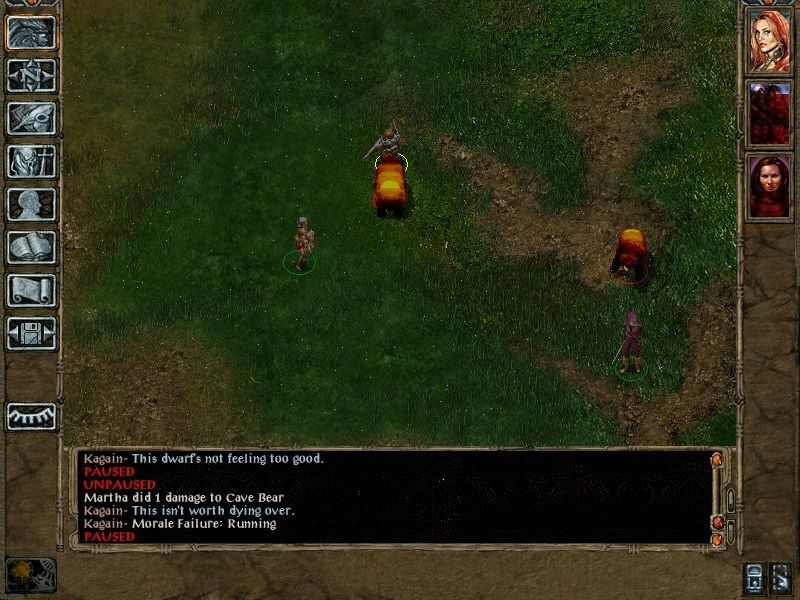The width and height of the screenshot is (800, 600).
Task: Open options with the floppy disk icon
Action: [x=31, y=333]
